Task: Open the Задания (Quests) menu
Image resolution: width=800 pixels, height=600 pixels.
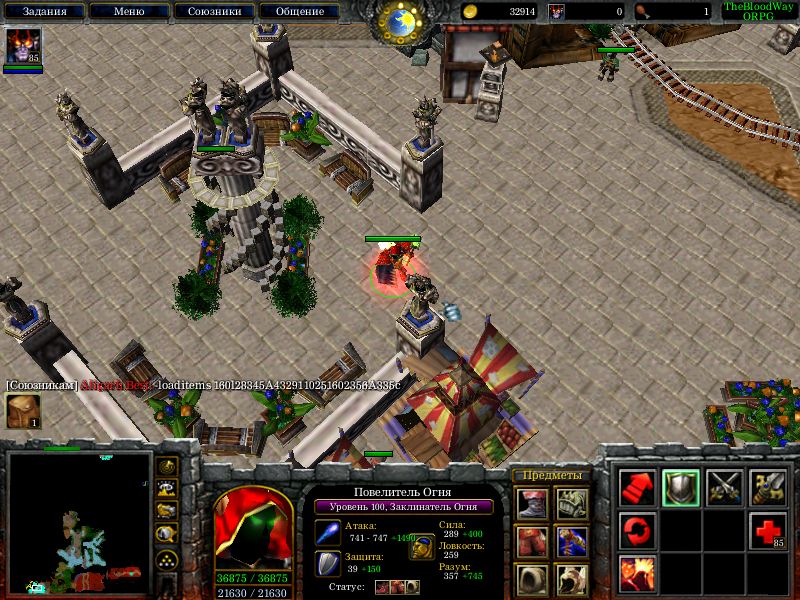Action: (44, 11)
